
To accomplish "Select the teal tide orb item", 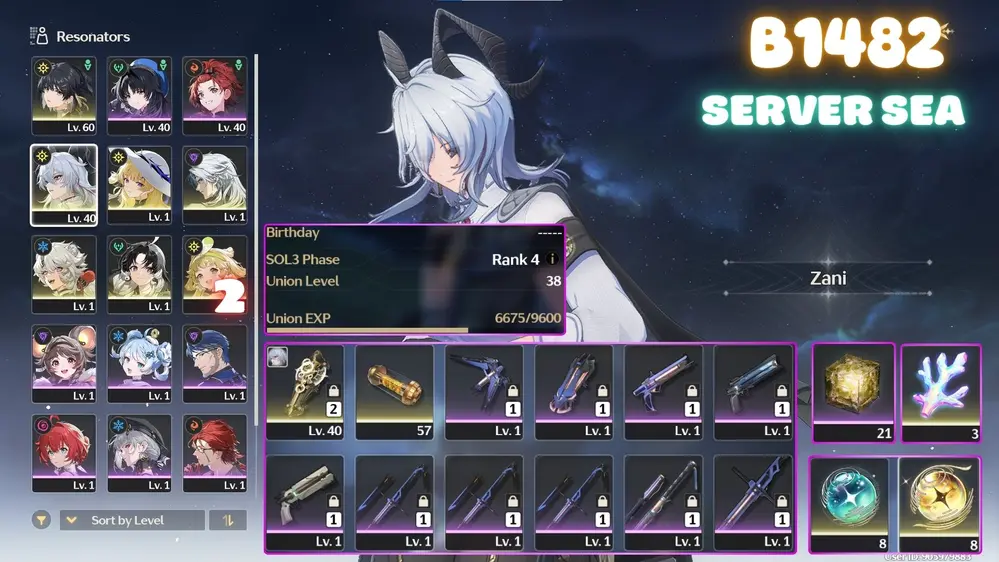I will pyautogui.click(x=849, y=504).
